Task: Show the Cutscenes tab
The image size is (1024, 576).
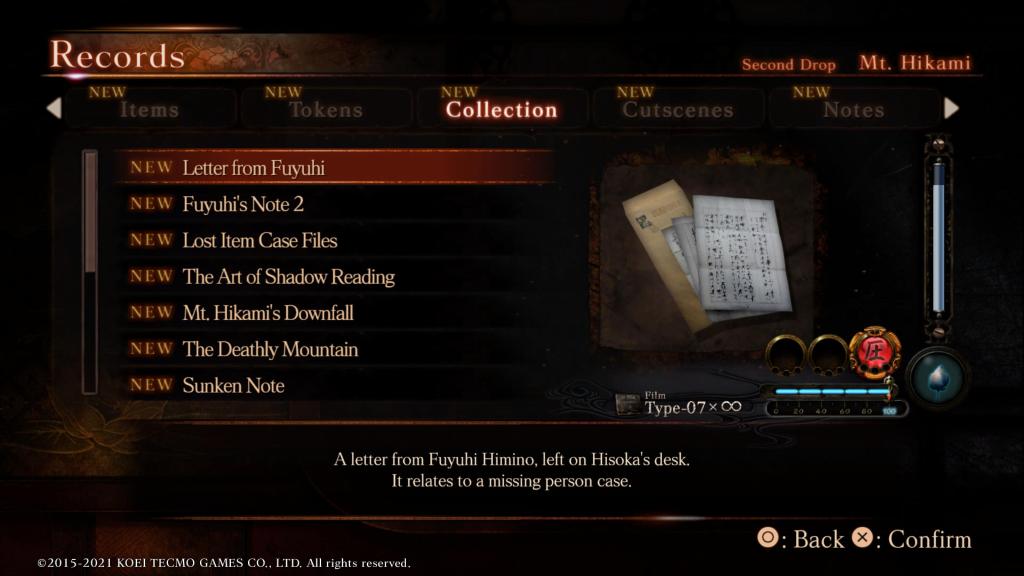Action: coord(677,109)
